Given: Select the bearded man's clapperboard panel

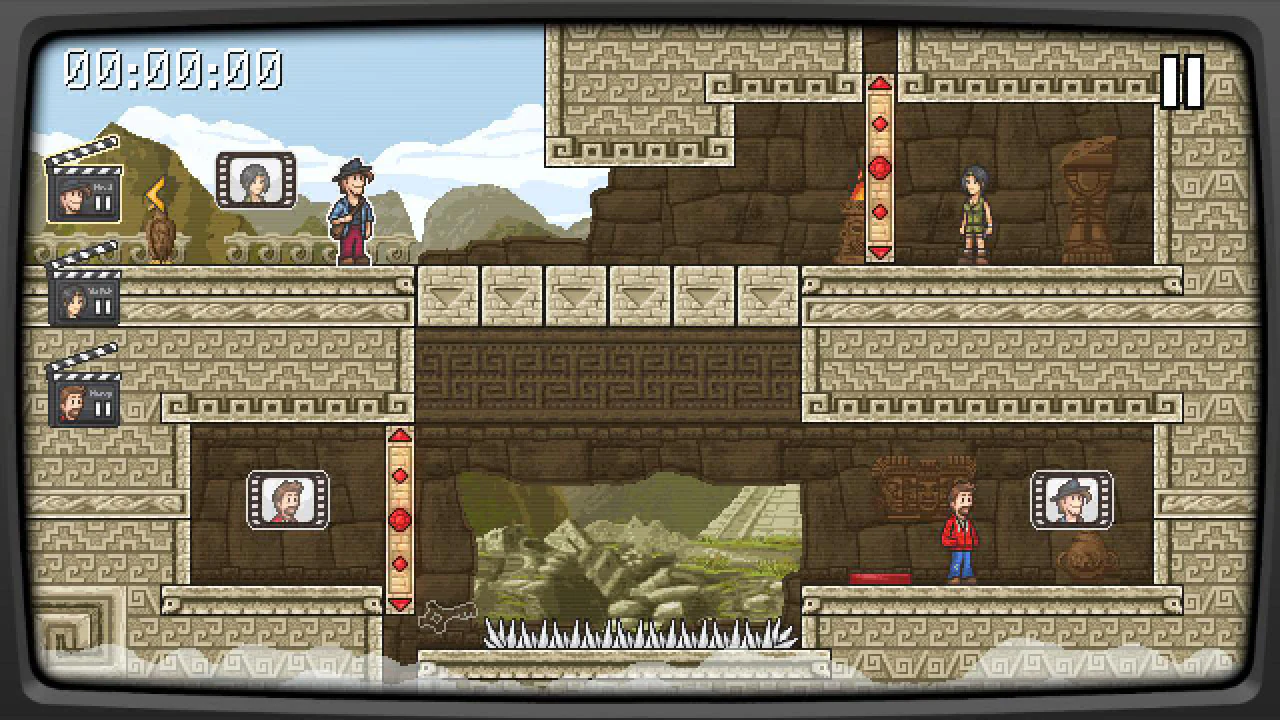Looking at the screenshot, I should point(75,405).
